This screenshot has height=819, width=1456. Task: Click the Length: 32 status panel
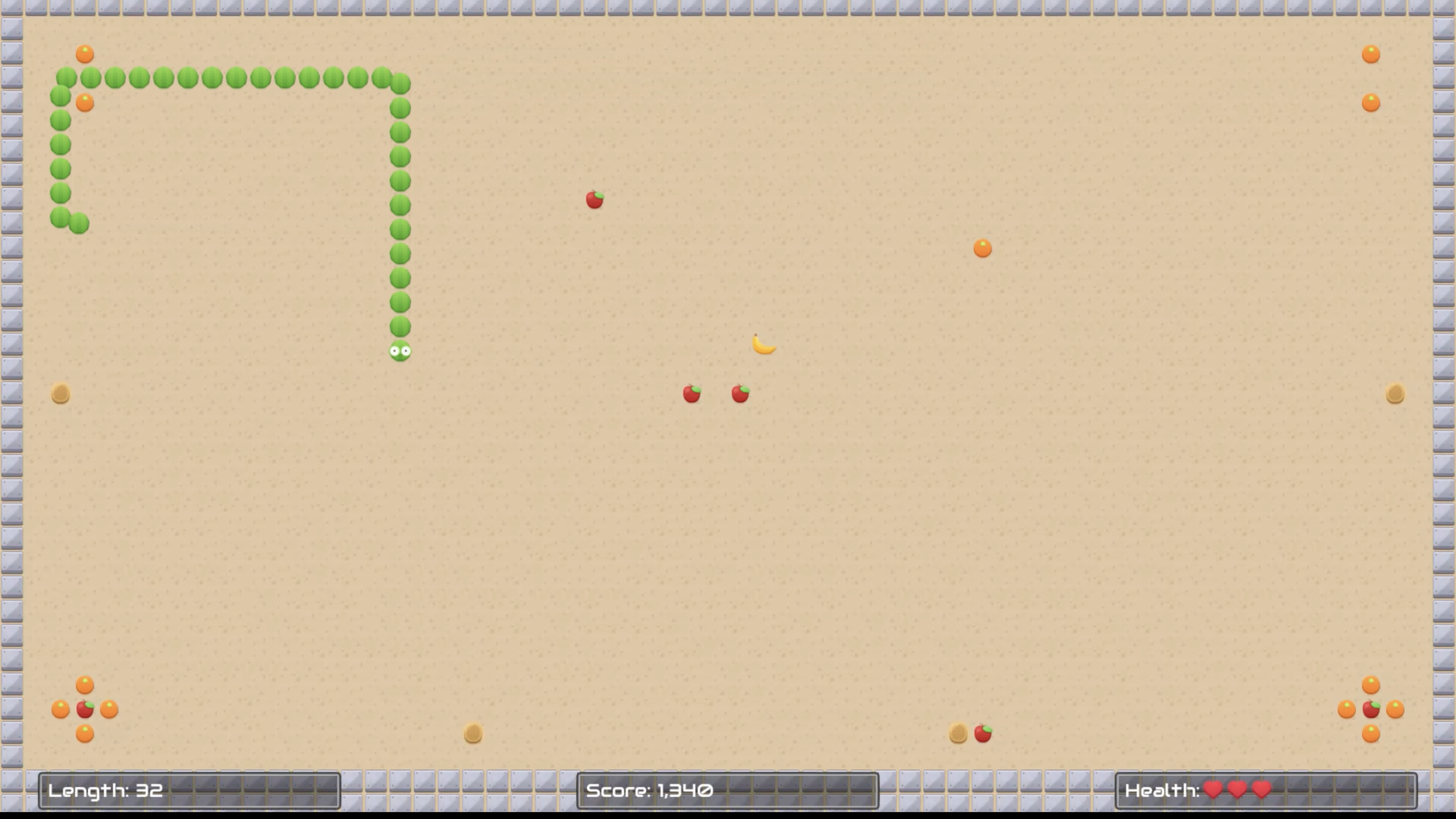coord(190,790)
